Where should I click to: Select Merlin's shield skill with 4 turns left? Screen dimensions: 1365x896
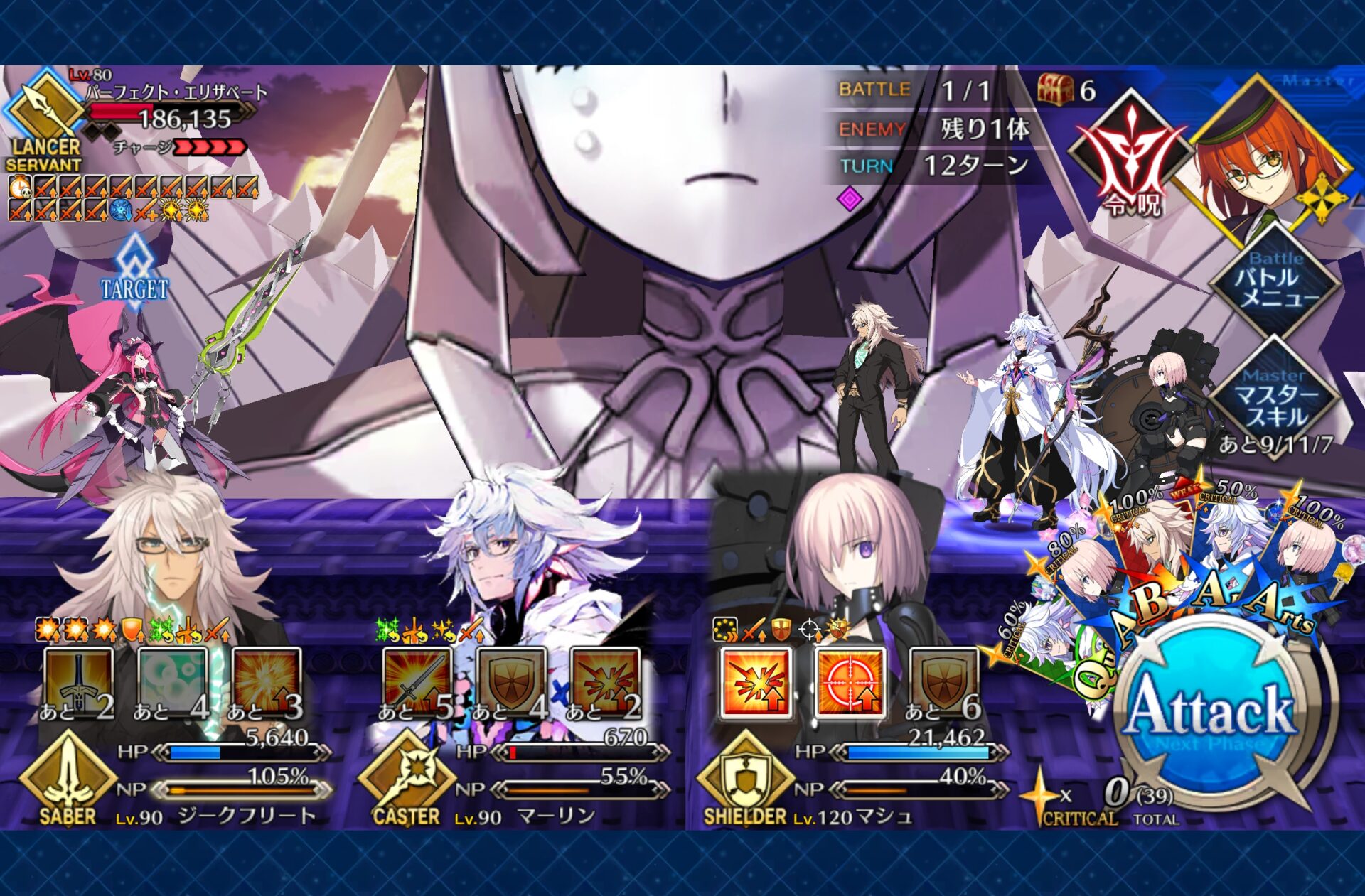(511, 682)
